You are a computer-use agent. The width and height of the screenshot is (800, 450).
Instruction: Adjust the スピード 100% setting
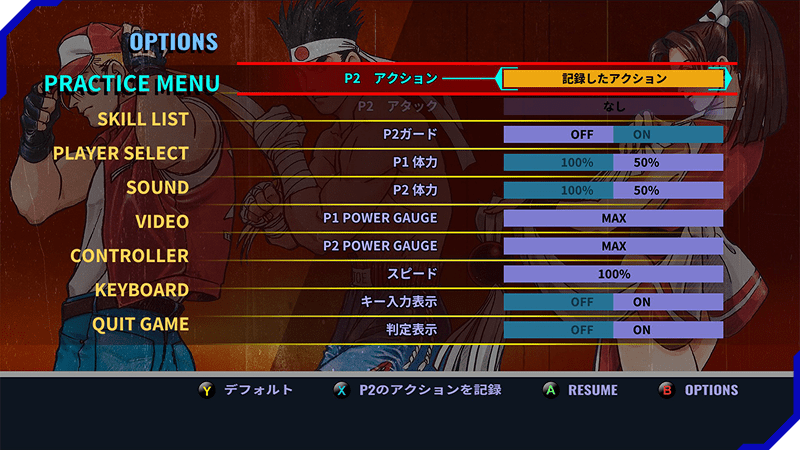(613, 274)
